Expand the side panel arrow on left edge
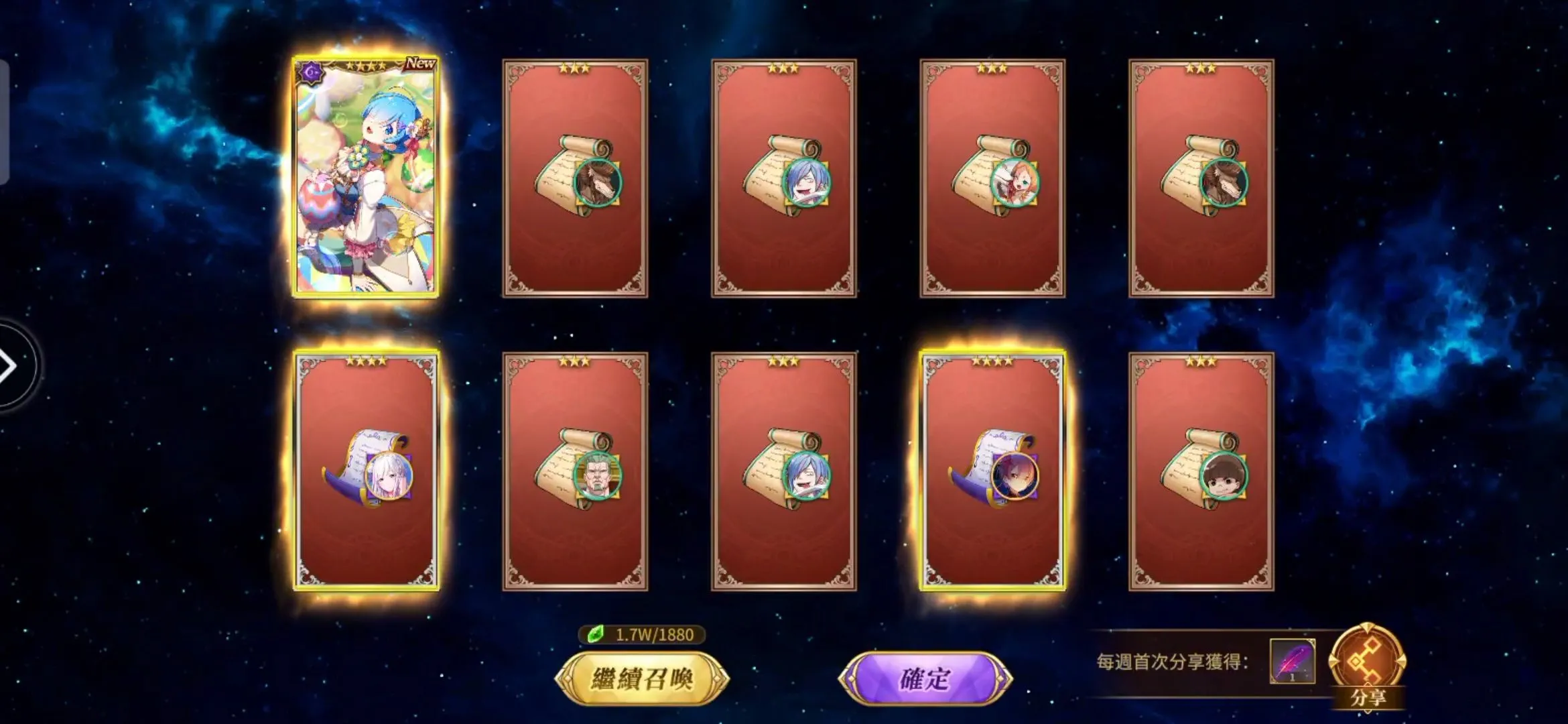The height and width of the screenshot is (724, 1568). pos(9,366)
